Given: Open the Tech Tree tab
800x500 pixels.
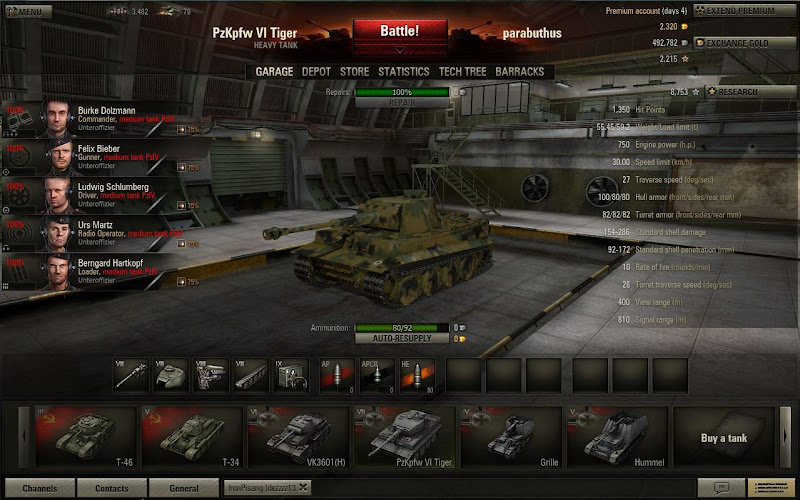Looking at the screenshot, I should coord(463,72).
